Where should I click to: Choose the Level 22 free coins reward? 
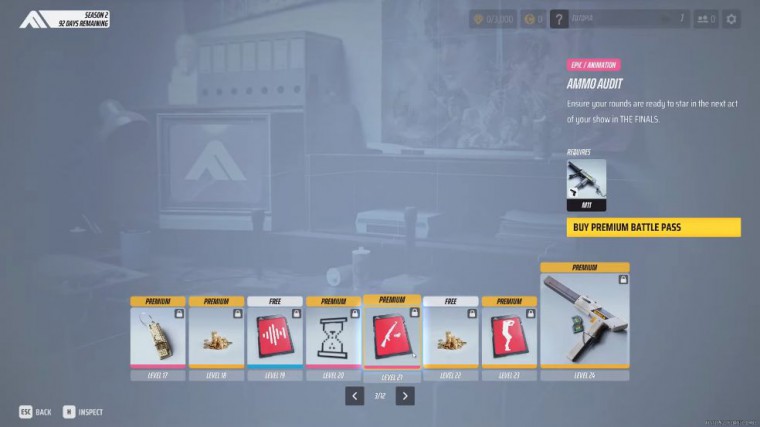(451, 336)
